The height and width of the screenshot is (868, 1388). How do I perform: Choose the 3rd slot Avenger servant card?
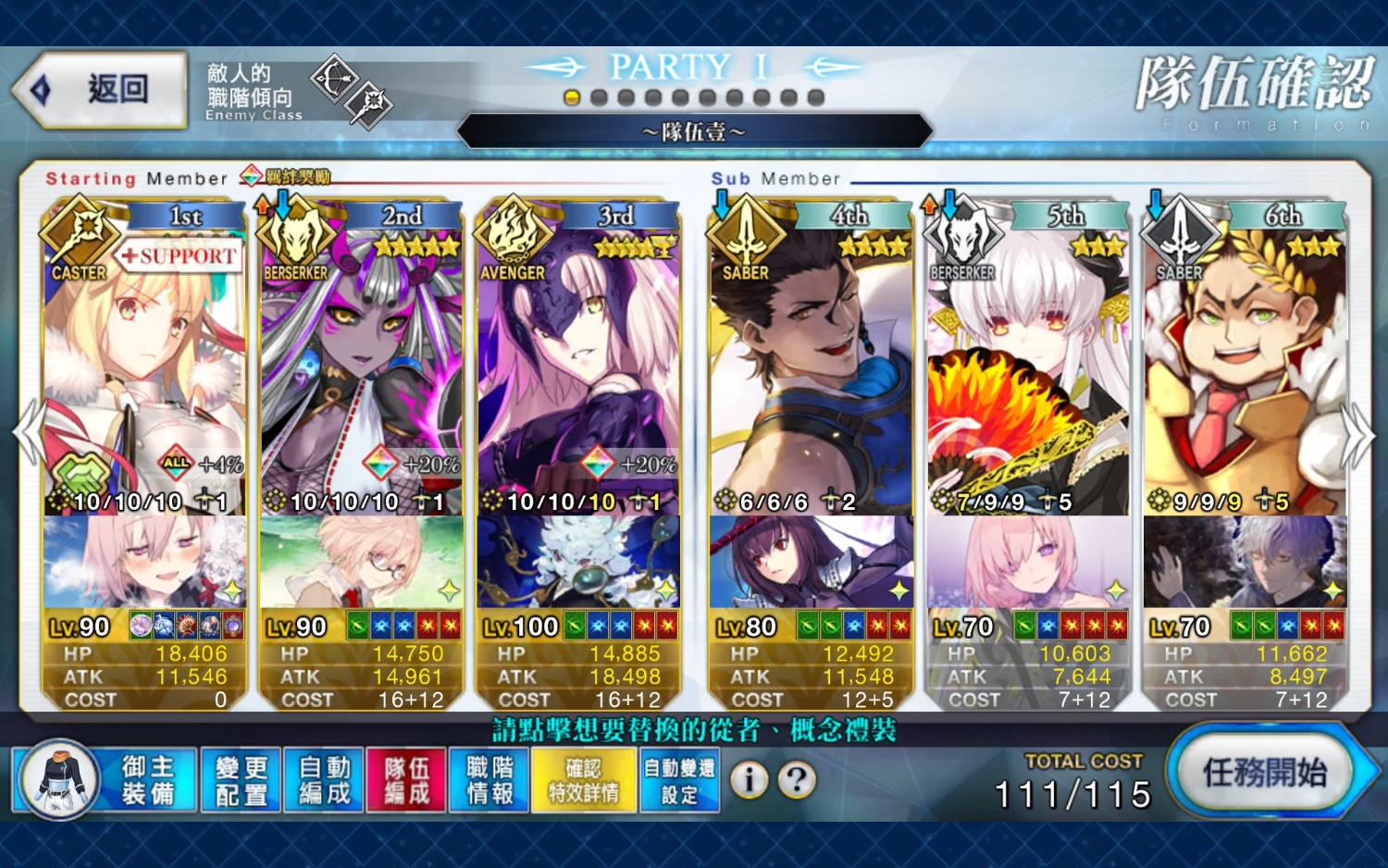tap(579, 370)
